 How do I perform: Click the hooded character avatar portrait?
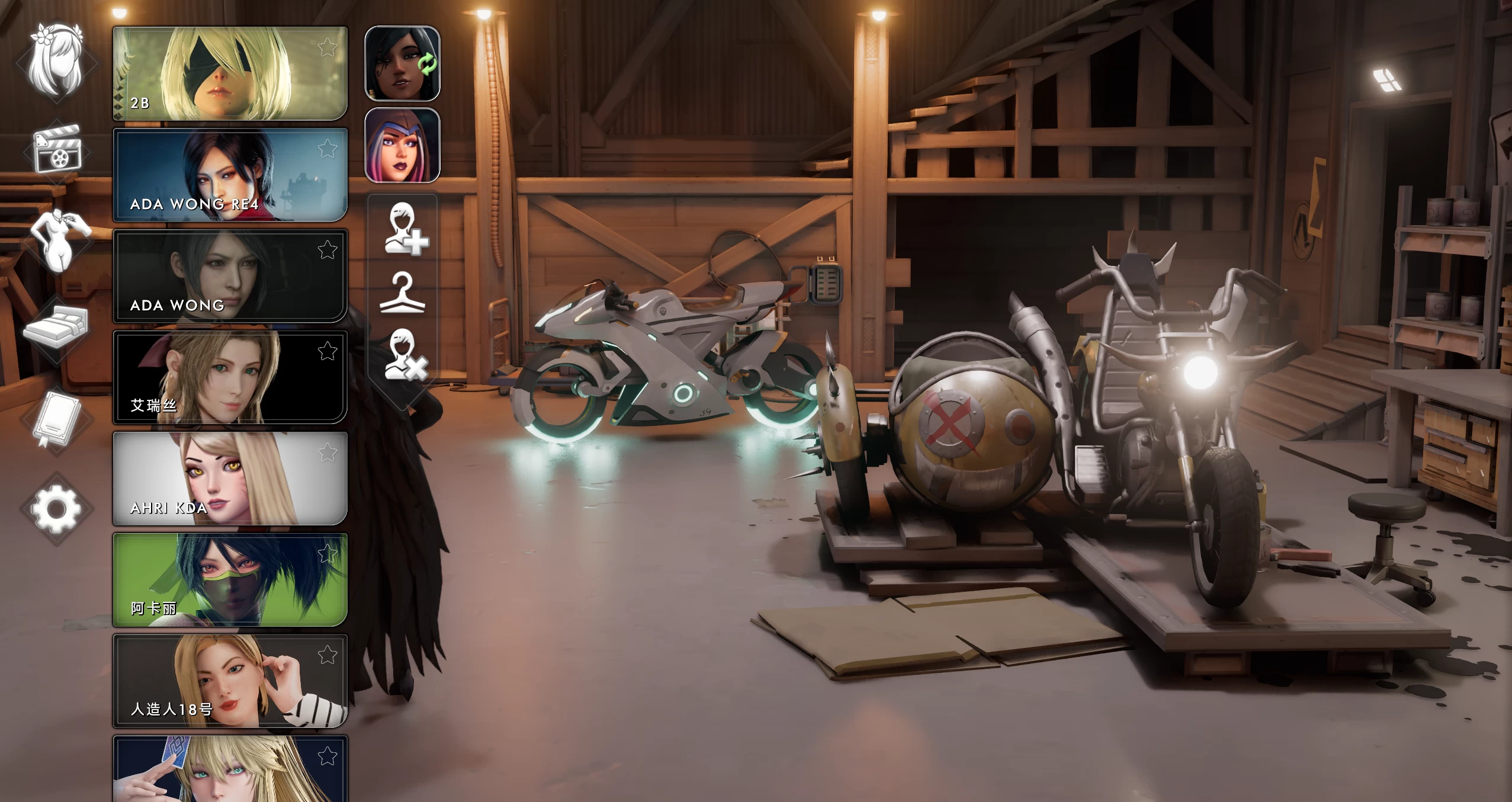point(403,146)
